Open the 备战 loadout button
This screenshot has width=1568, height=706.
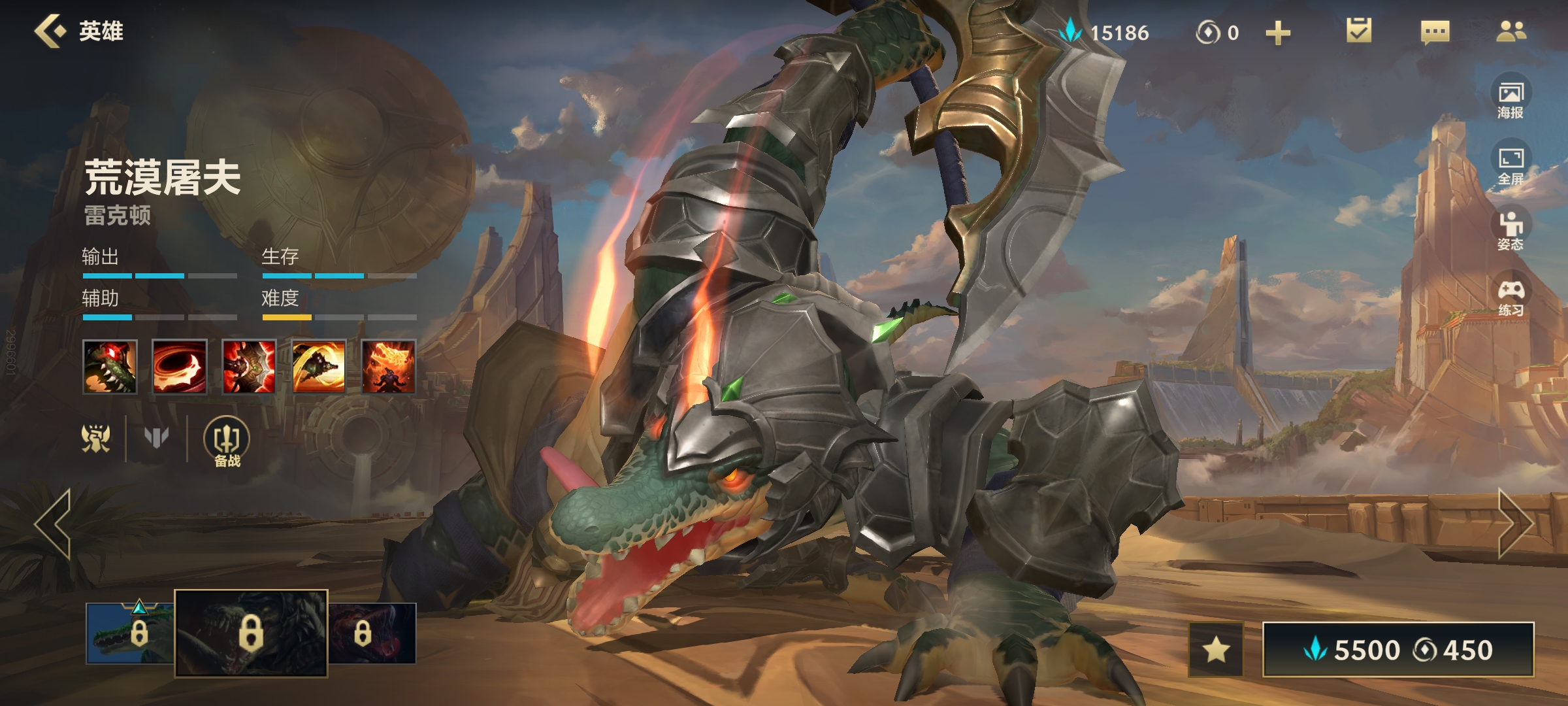(227, 443)
